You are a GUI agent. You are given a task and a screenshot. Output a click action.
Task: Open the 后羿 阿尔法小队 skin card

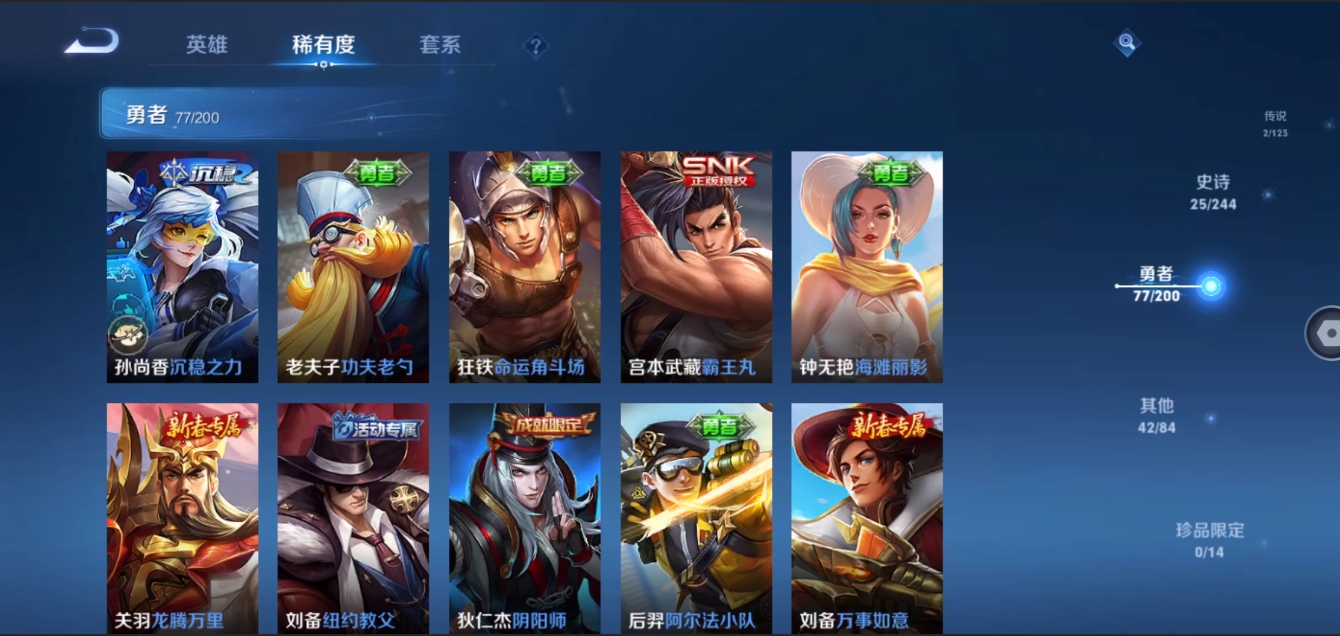(x=696, y=518)
